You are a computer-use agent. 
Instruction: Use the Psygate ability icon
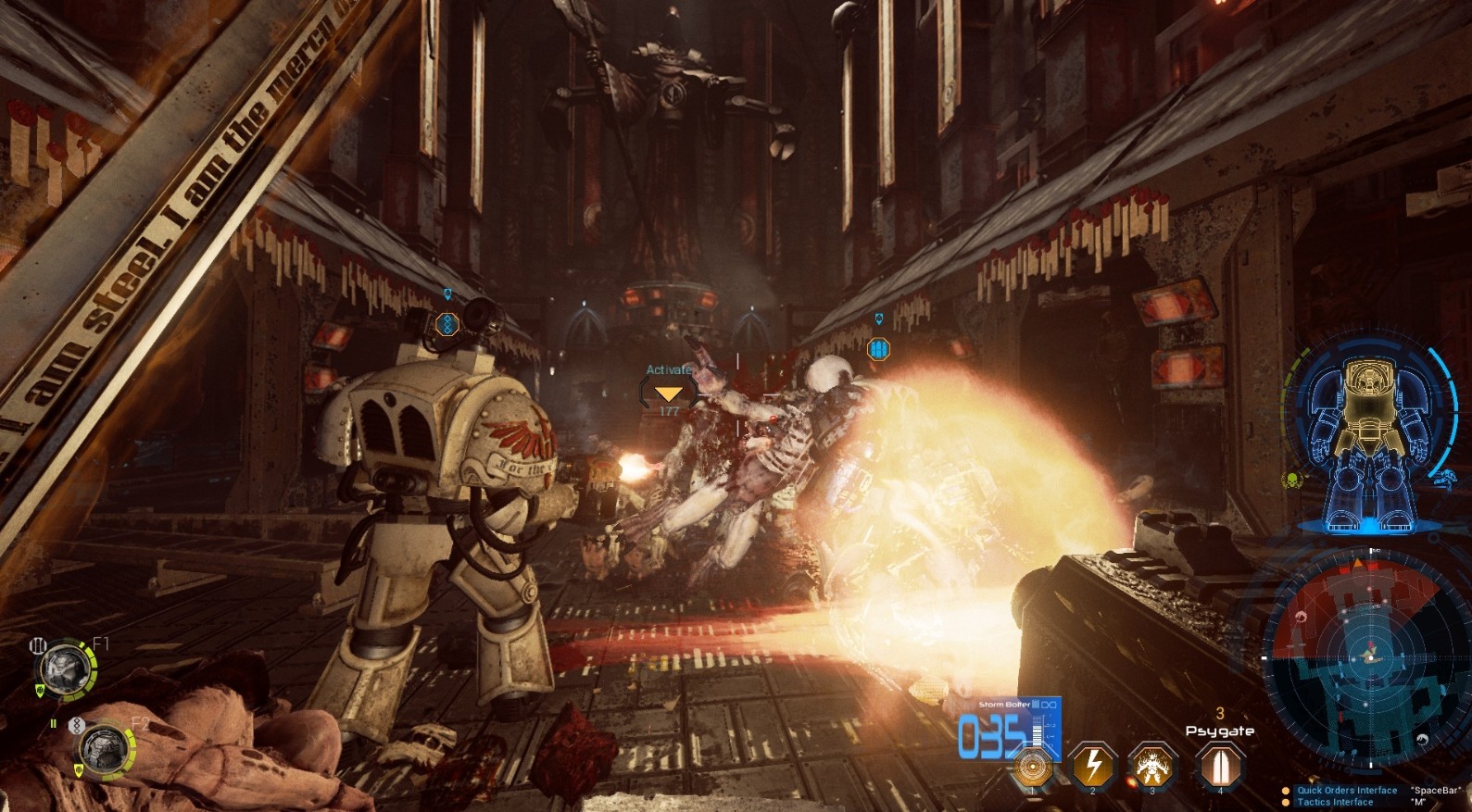tap(1219, 767)
